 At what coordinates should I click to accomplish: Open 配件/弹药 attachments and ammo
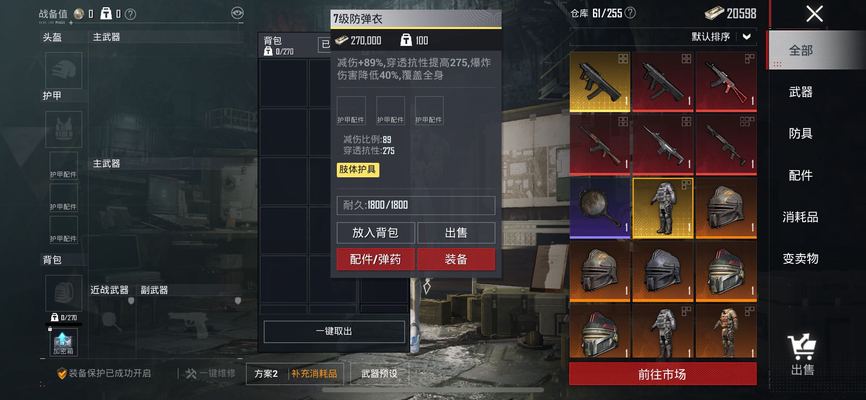[x=375, y=259]
